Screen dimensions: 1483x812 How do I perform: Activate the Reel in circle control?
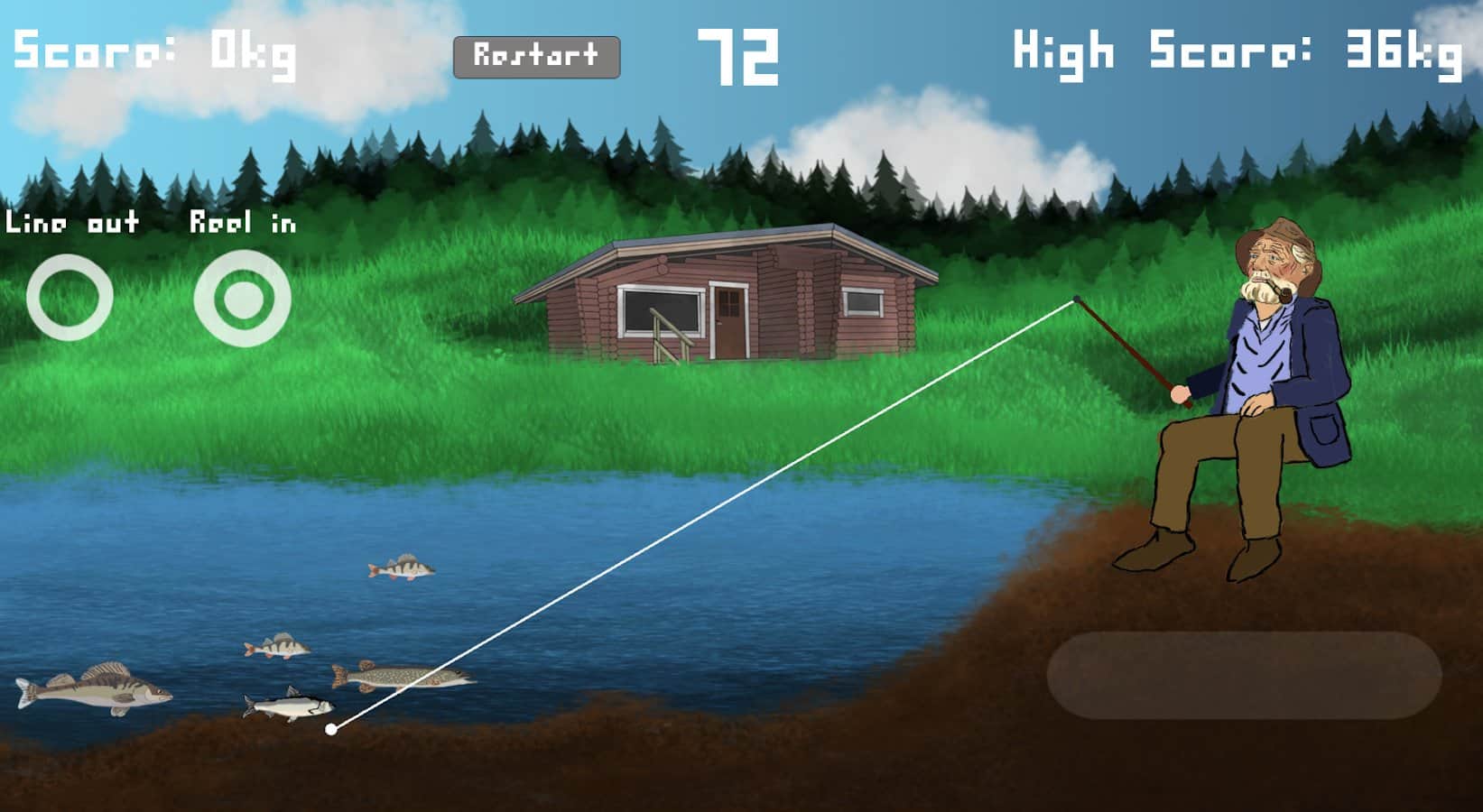242,298
